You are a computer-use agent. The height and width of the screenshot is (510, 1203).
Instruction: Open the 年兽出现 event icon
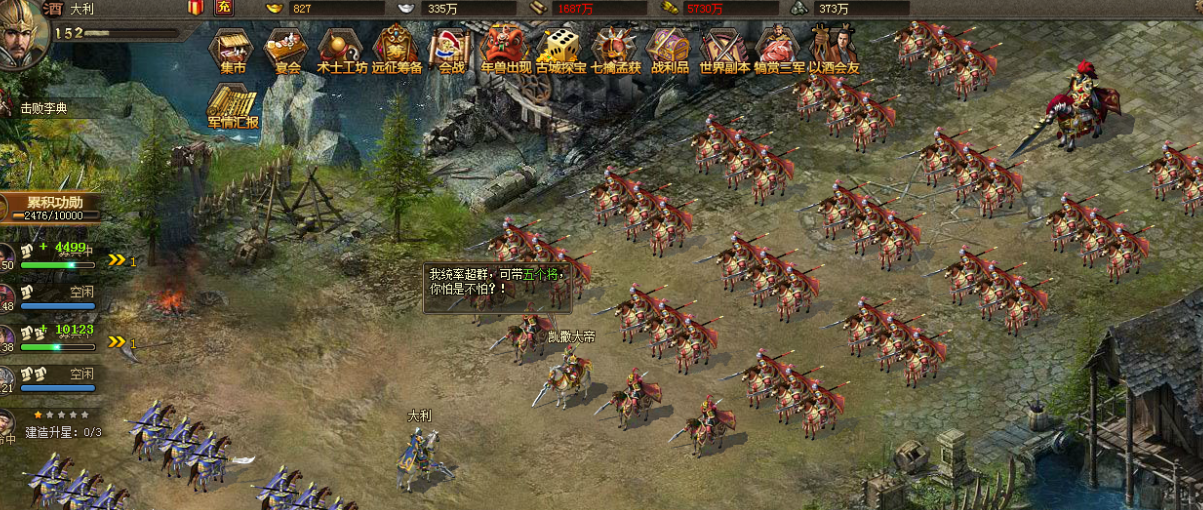click(505, 47)
